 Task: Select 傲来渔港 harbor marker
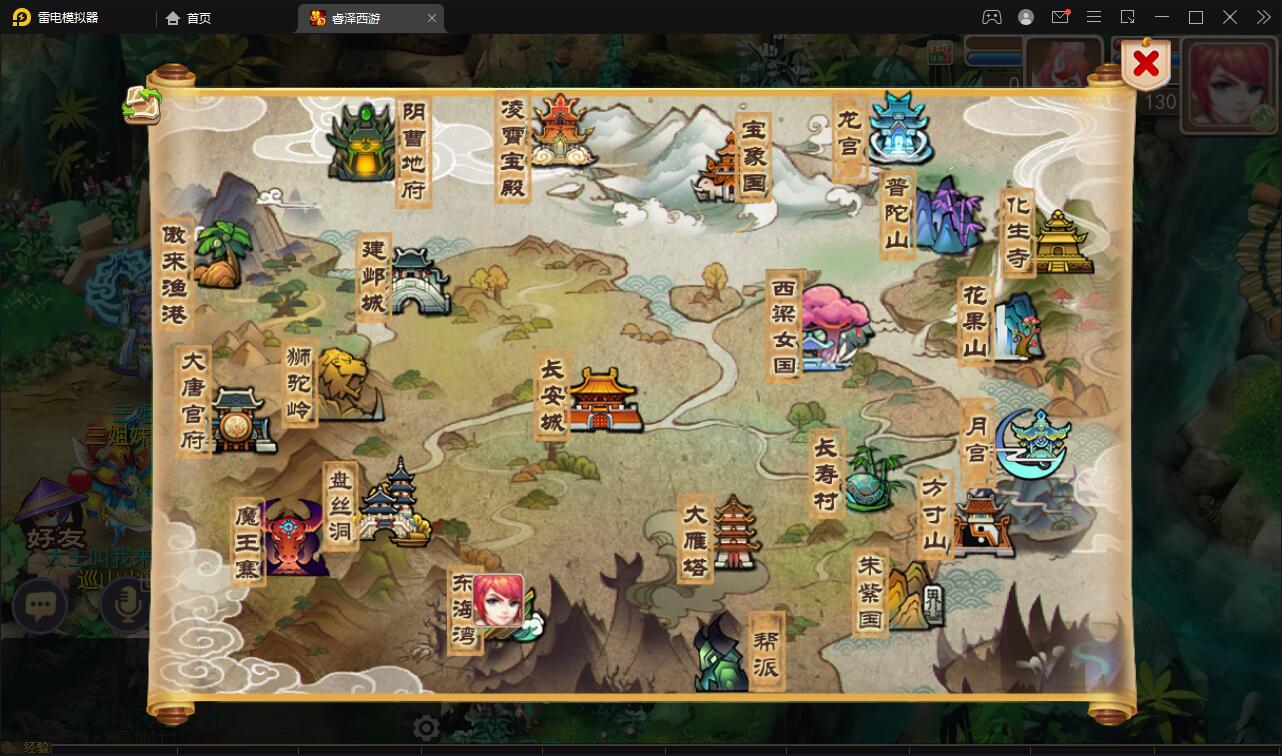(217, 257)
